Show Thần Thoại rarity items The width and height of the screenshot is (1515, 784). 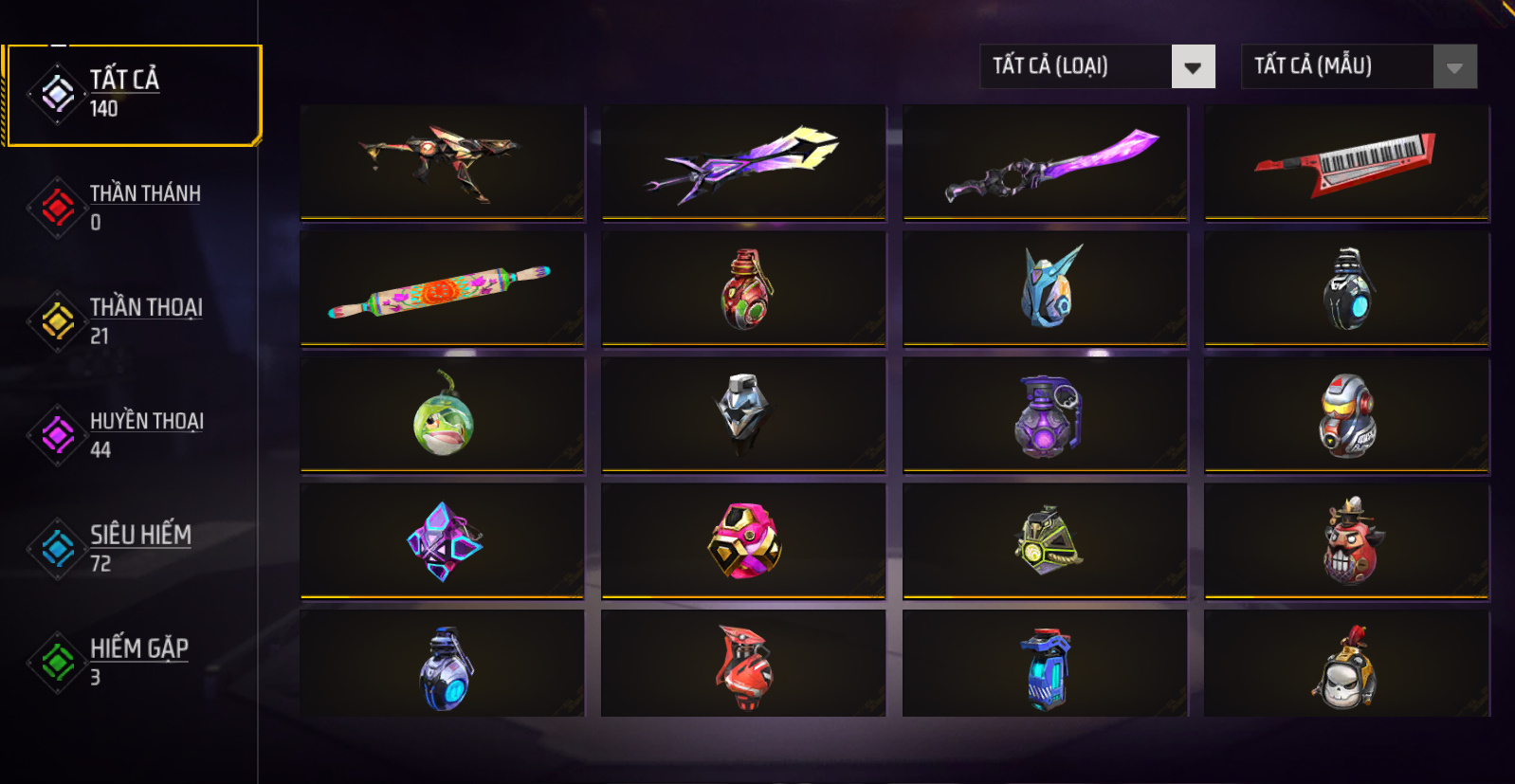click(x=133, y=320)
